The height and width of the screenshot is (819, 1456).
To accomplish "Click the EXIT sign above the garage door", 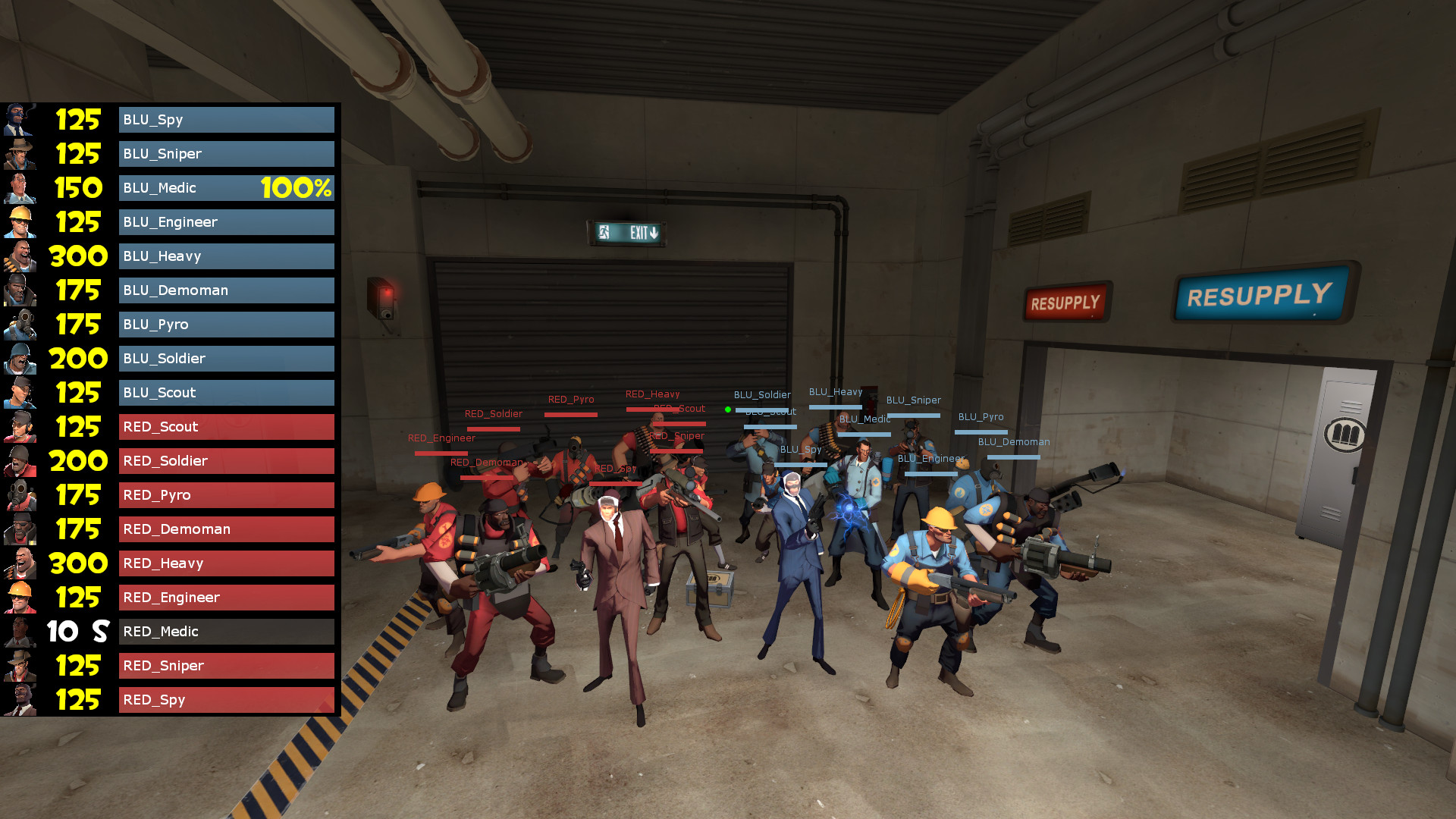I will tap(627, 232).
